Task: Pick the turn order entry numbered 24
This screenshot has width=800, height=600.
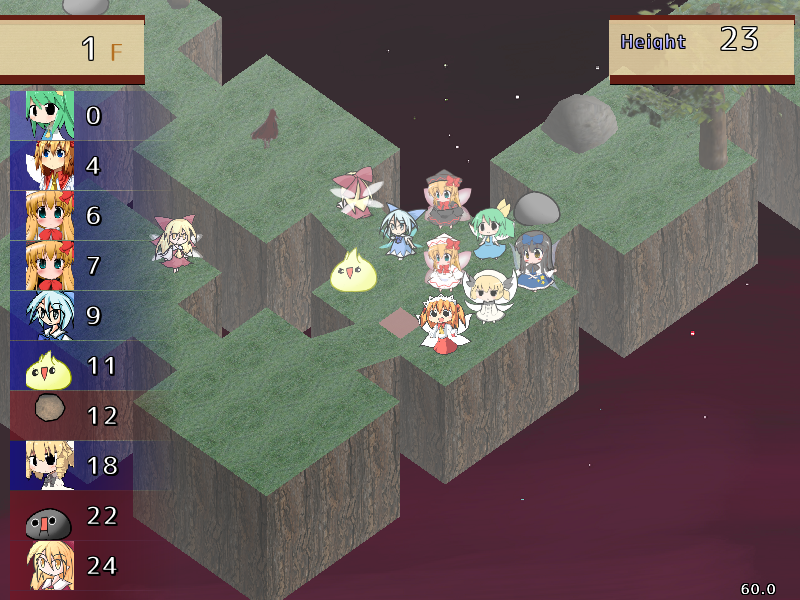Action: (42, 566)
